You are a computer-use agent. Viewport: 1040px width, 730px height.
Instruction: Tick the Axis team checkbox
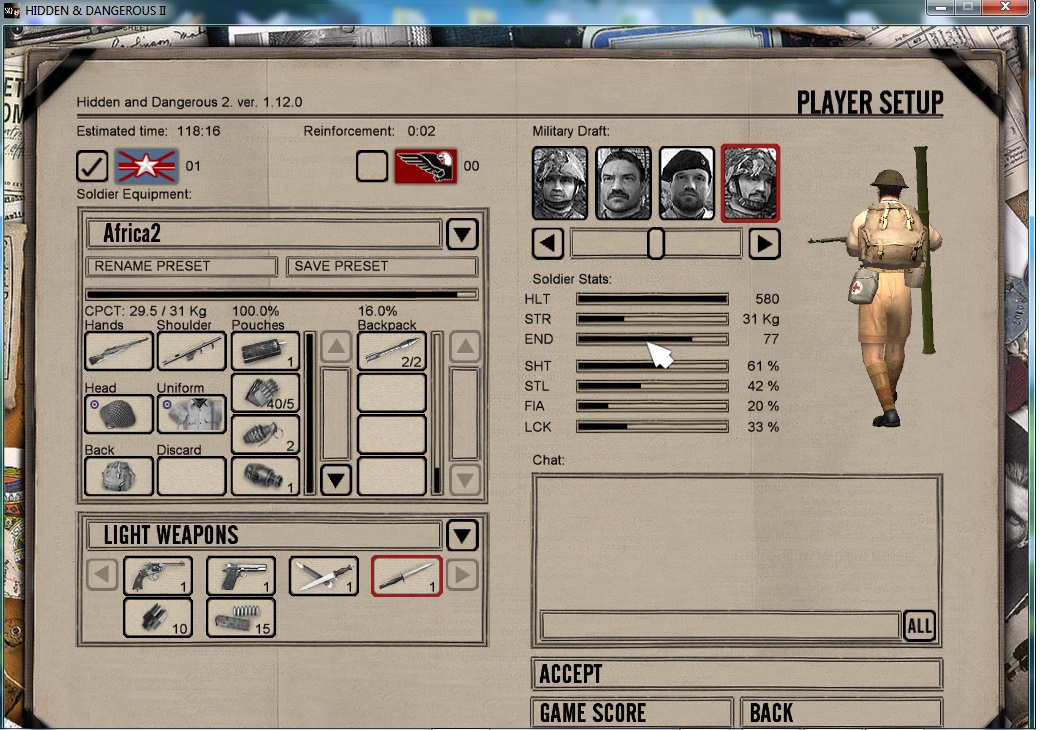click(372, 166)
